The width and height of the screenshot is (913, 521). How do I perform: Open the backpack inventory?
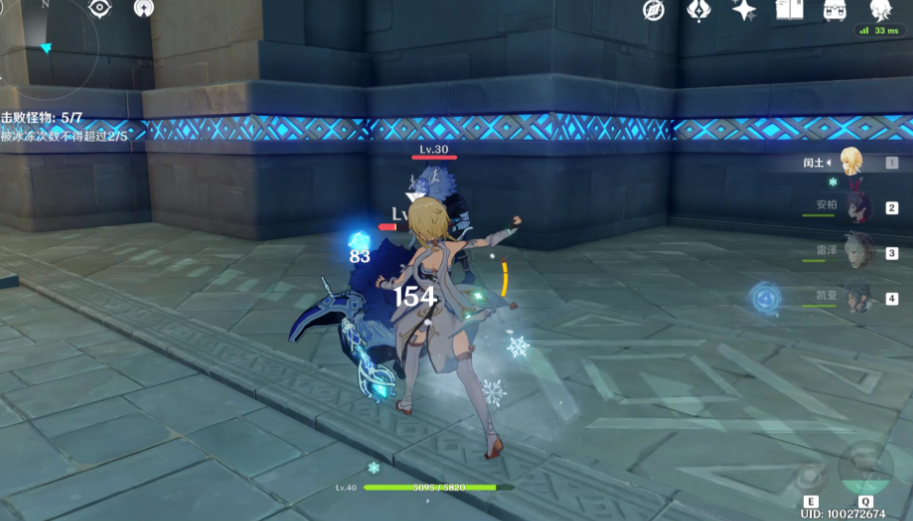[834, 10]
